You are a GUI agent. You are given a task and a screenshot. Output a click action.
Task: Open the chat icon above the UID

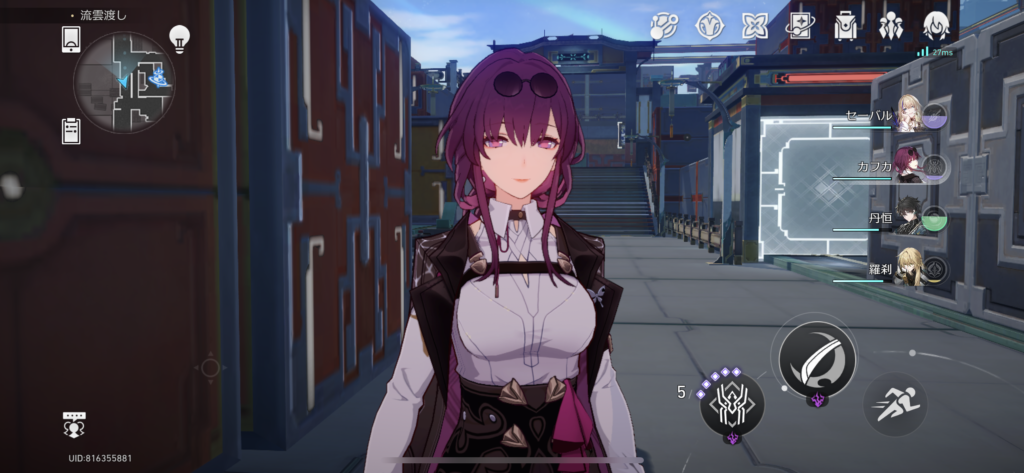click(76, 423)
